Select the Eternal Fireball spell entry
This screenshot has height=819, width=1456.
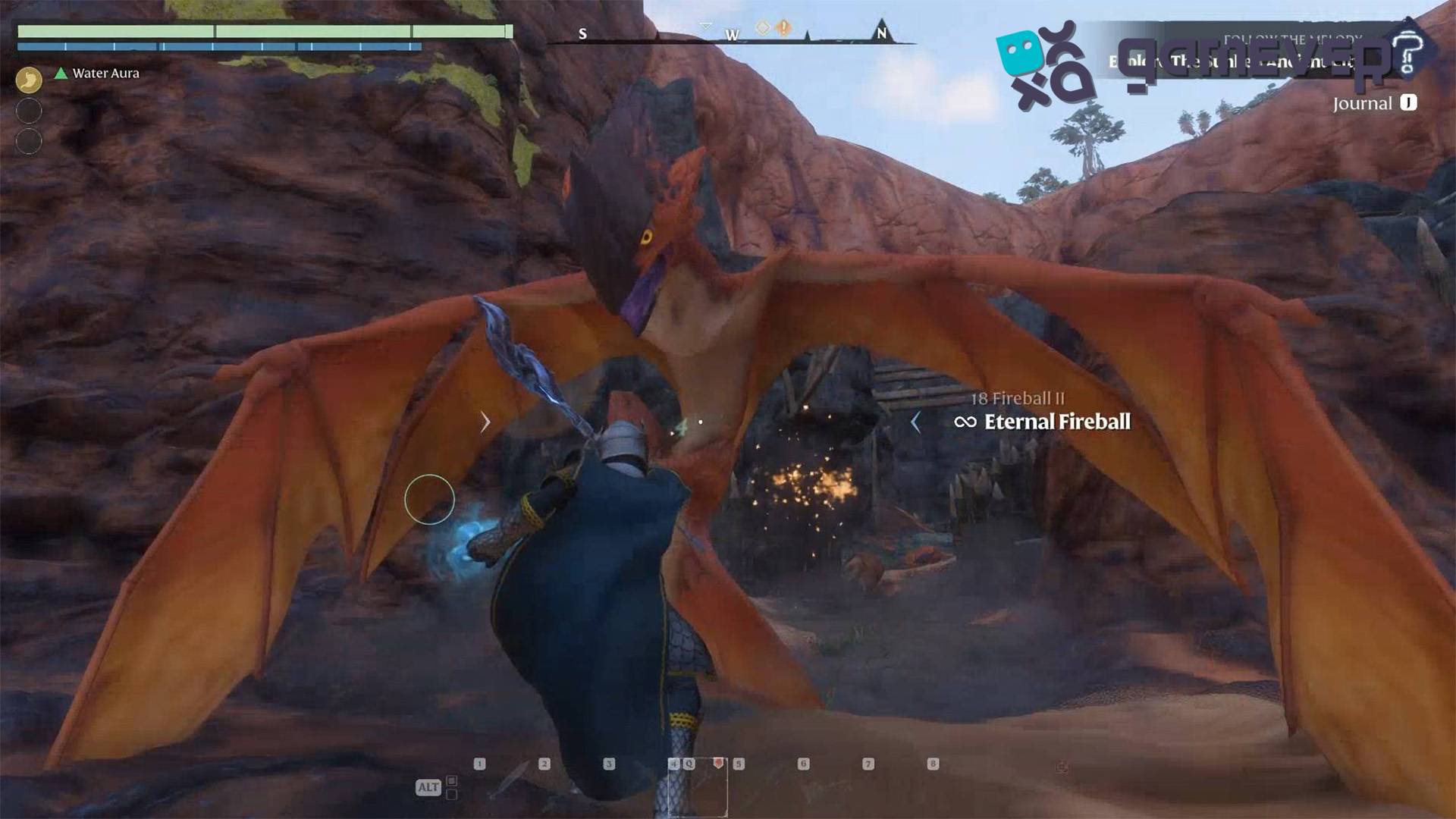click(x=1057, y=422)
